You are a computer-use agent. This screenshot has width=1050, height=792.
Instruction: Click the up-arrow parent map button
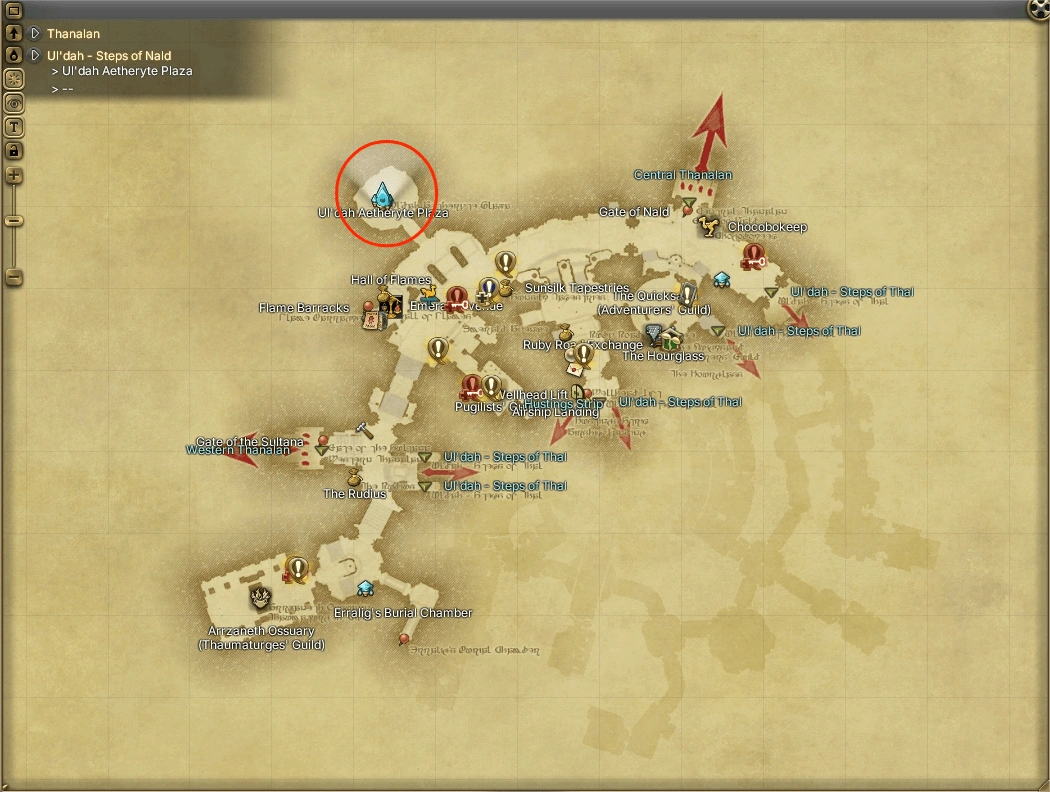14,34
